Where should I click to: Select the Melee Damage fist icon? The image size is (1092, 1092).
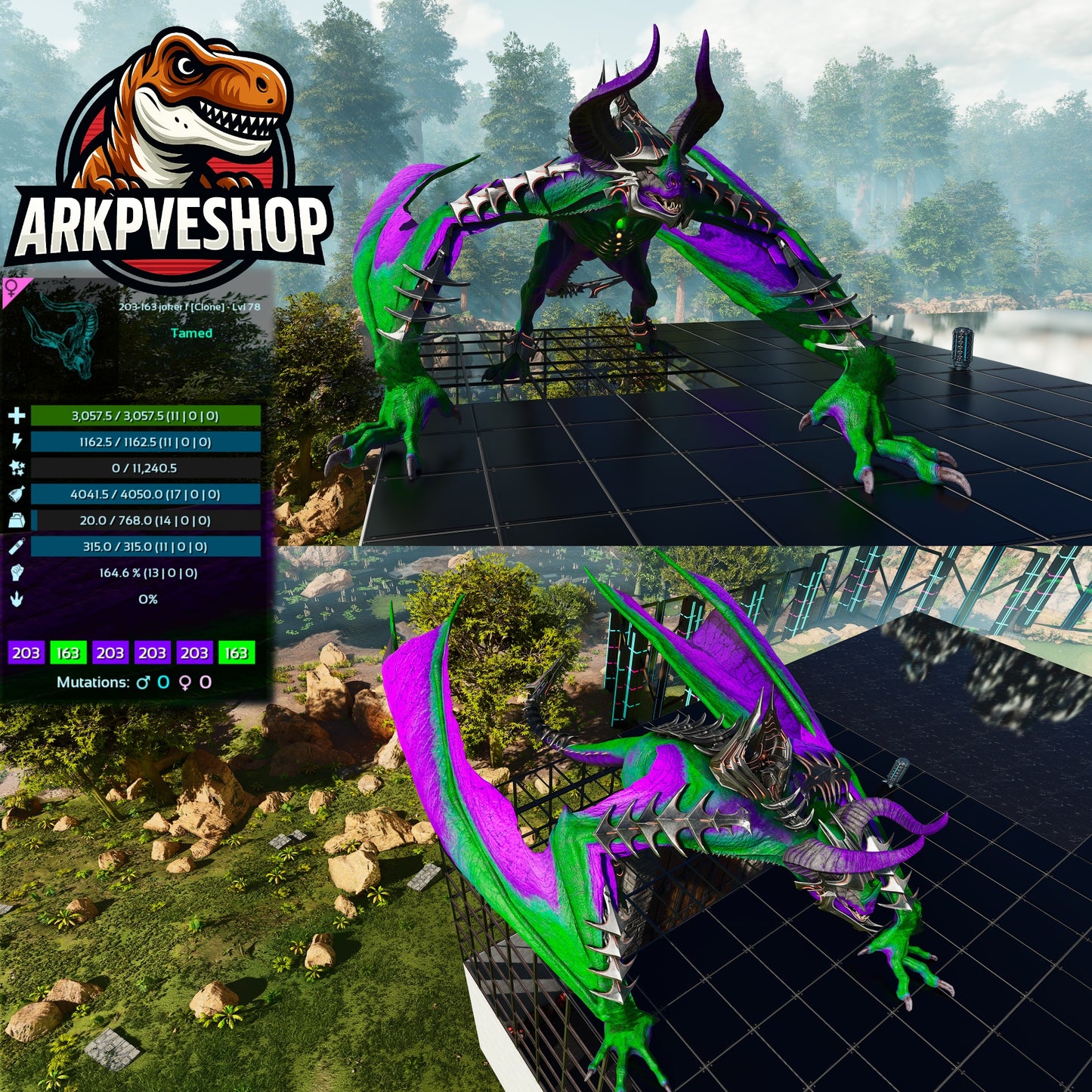17,573
